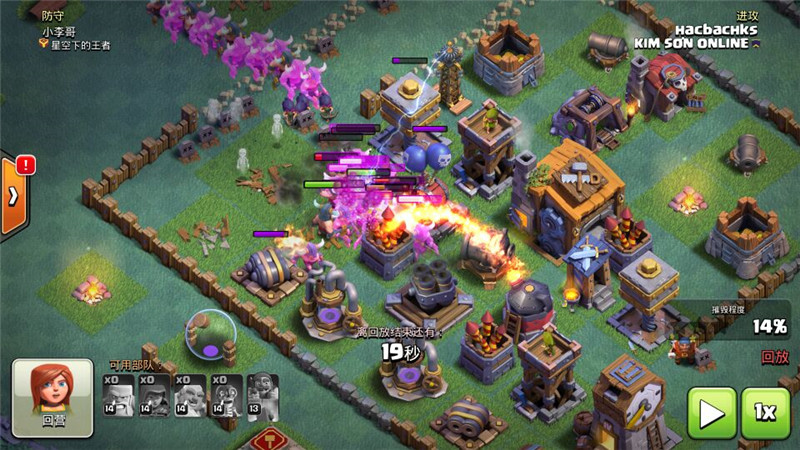Viewport: 800px width, 450px height.
Task: Select the hooded Sneaky Archer troop slot
Action: coord(154,396)
